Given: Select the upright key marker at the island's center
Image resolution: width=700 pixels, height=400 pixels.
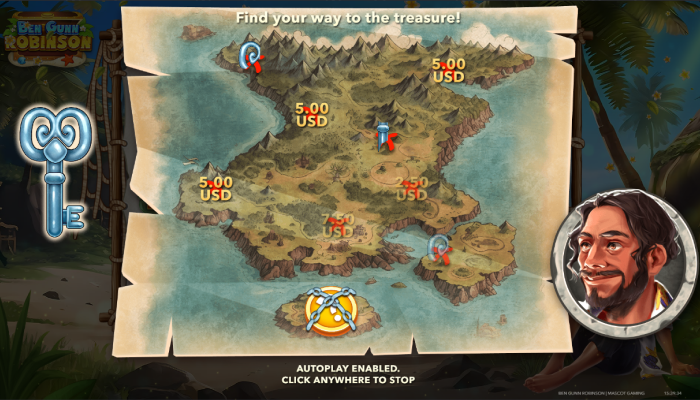Looking at the screenshot, I should coord(383,137).
